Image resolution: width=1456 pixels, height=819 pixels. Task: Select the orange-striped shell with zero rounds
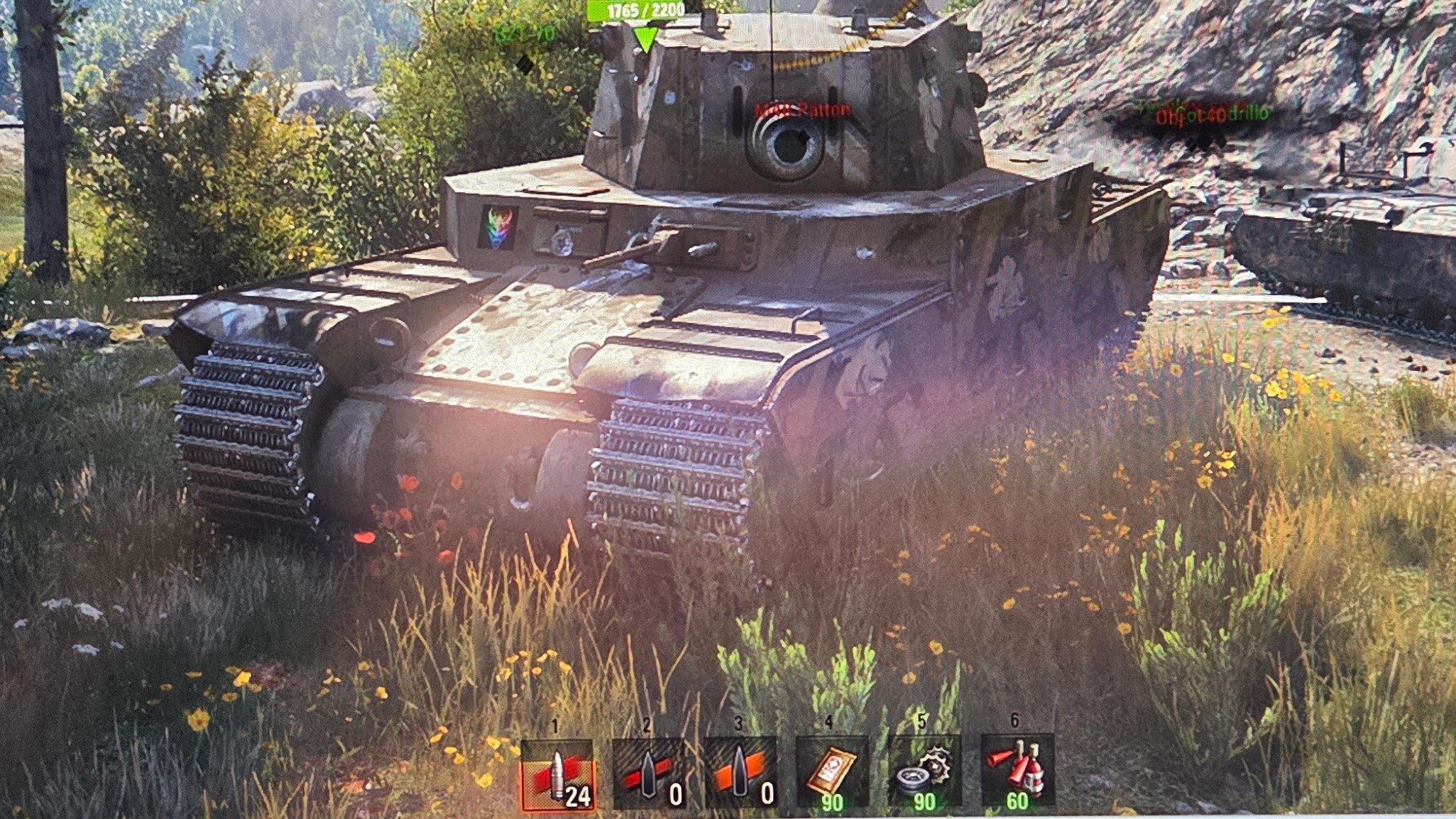click(740, 774)
